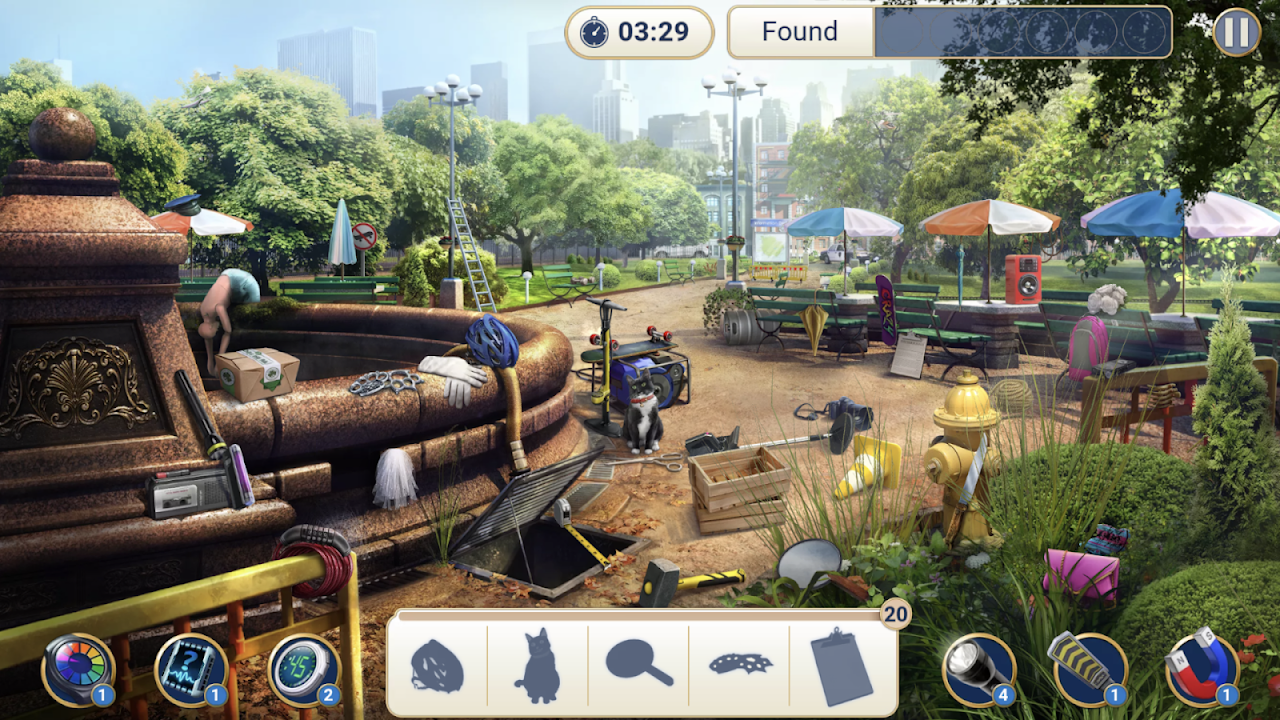This screenshot has height=720, width=1280.
Task: Select the brass knuckles silhouette
Action: (x=740, y=662)
